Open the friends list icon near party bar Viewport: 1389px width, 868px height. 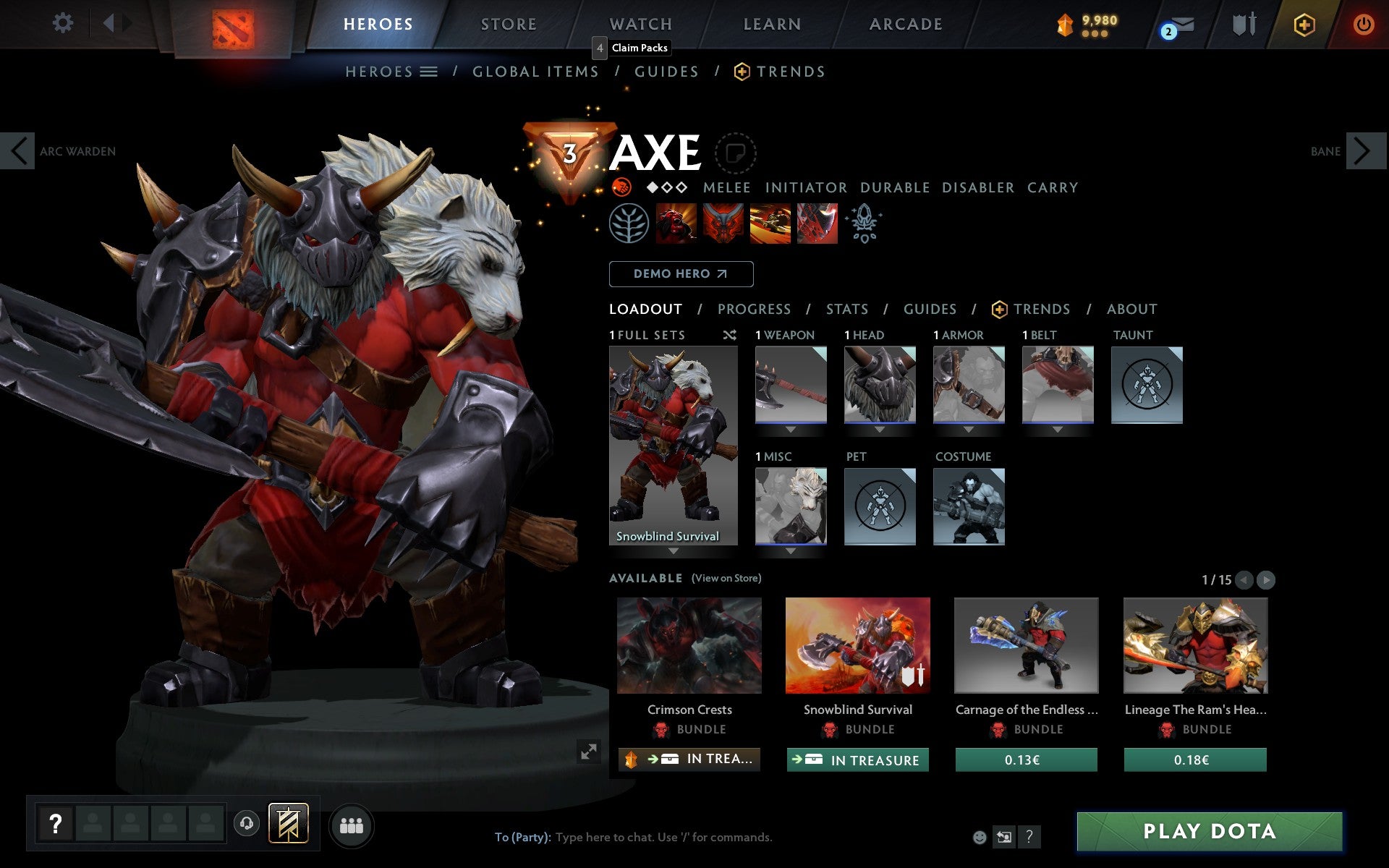(351, 824)
